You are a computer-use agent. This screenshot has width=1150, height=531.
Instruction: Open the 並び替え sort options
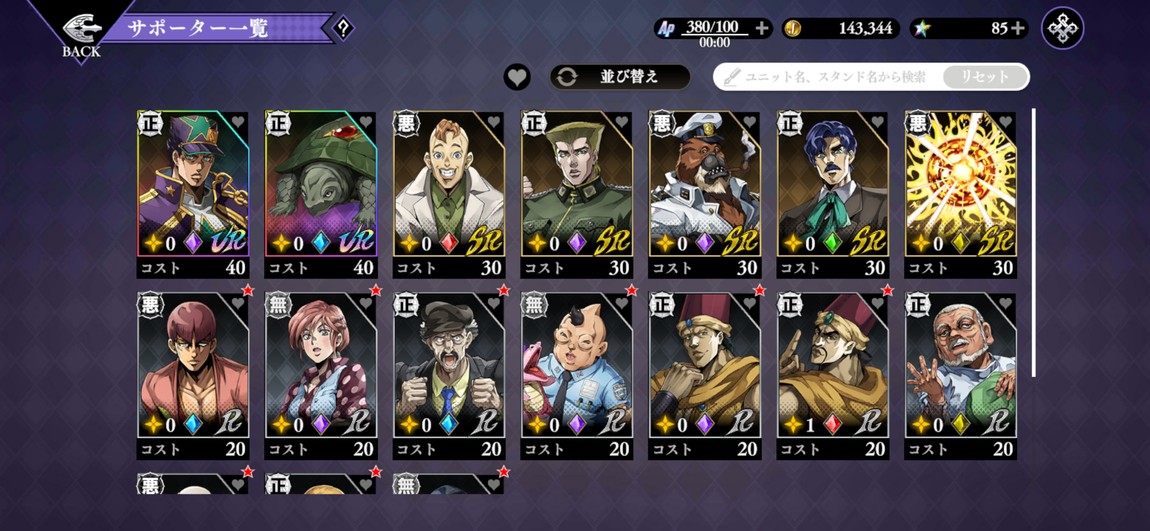(x=620, y=77)
